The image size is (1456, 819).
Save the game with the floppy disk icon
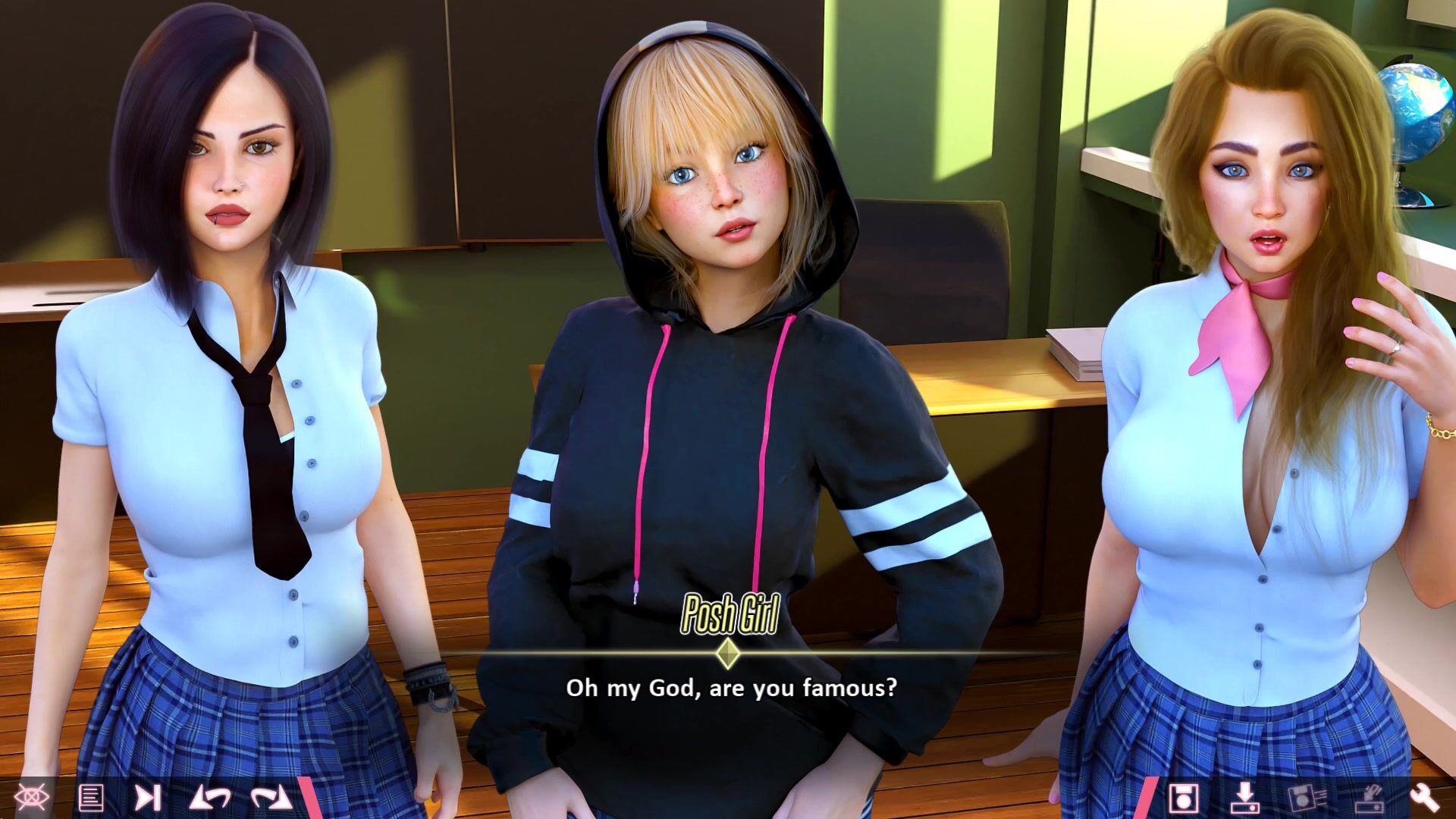[1183, 797]
